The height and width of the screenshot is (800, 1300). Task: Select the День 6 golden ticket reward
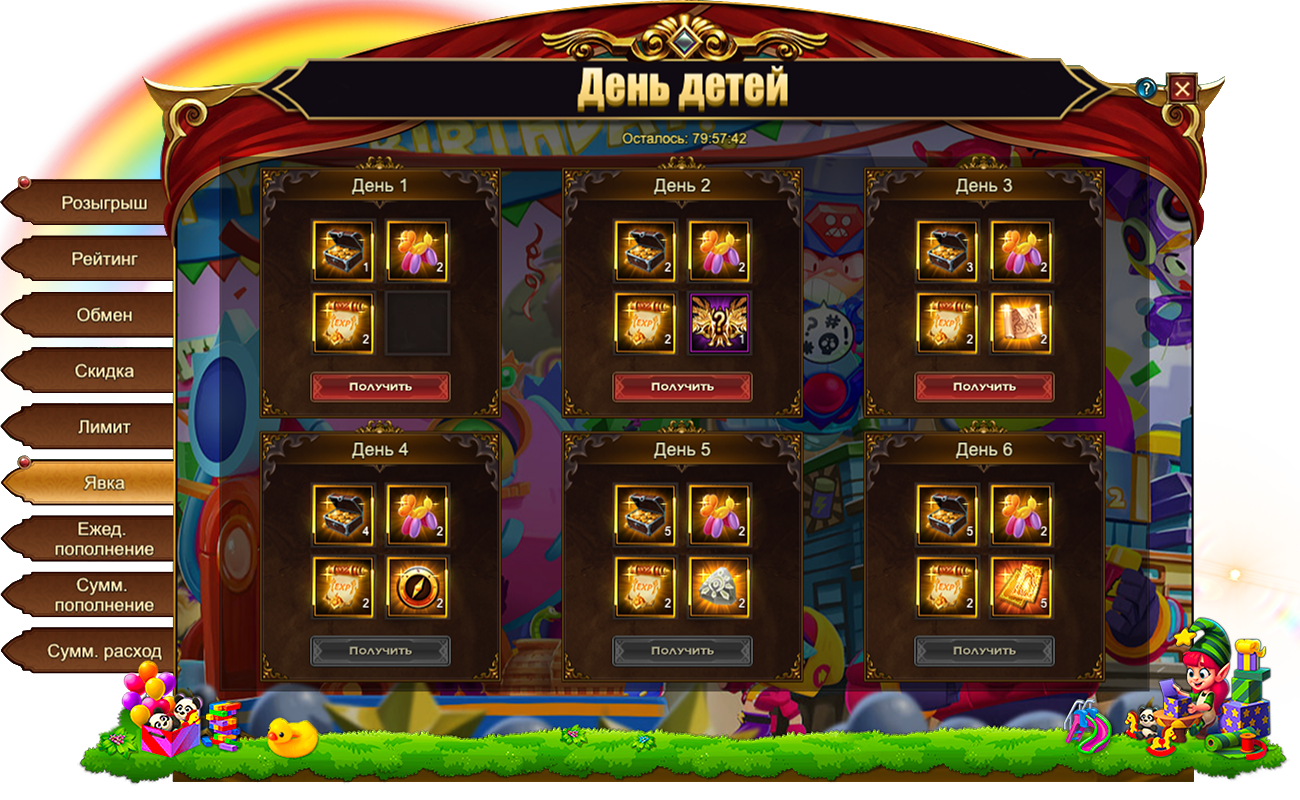1021,587
